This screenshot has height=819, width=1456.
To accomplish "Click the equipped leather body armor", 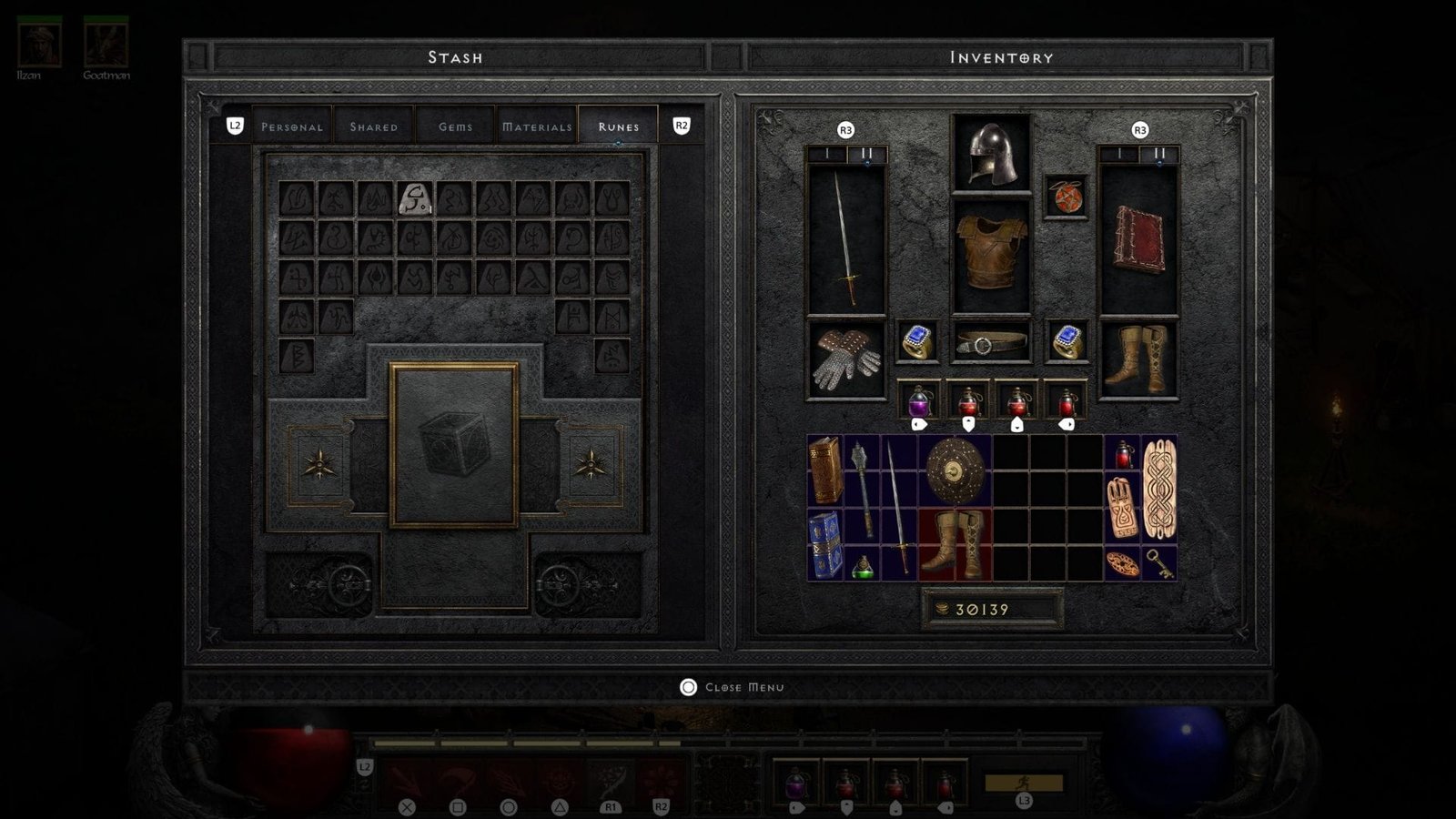I will 991,253.
